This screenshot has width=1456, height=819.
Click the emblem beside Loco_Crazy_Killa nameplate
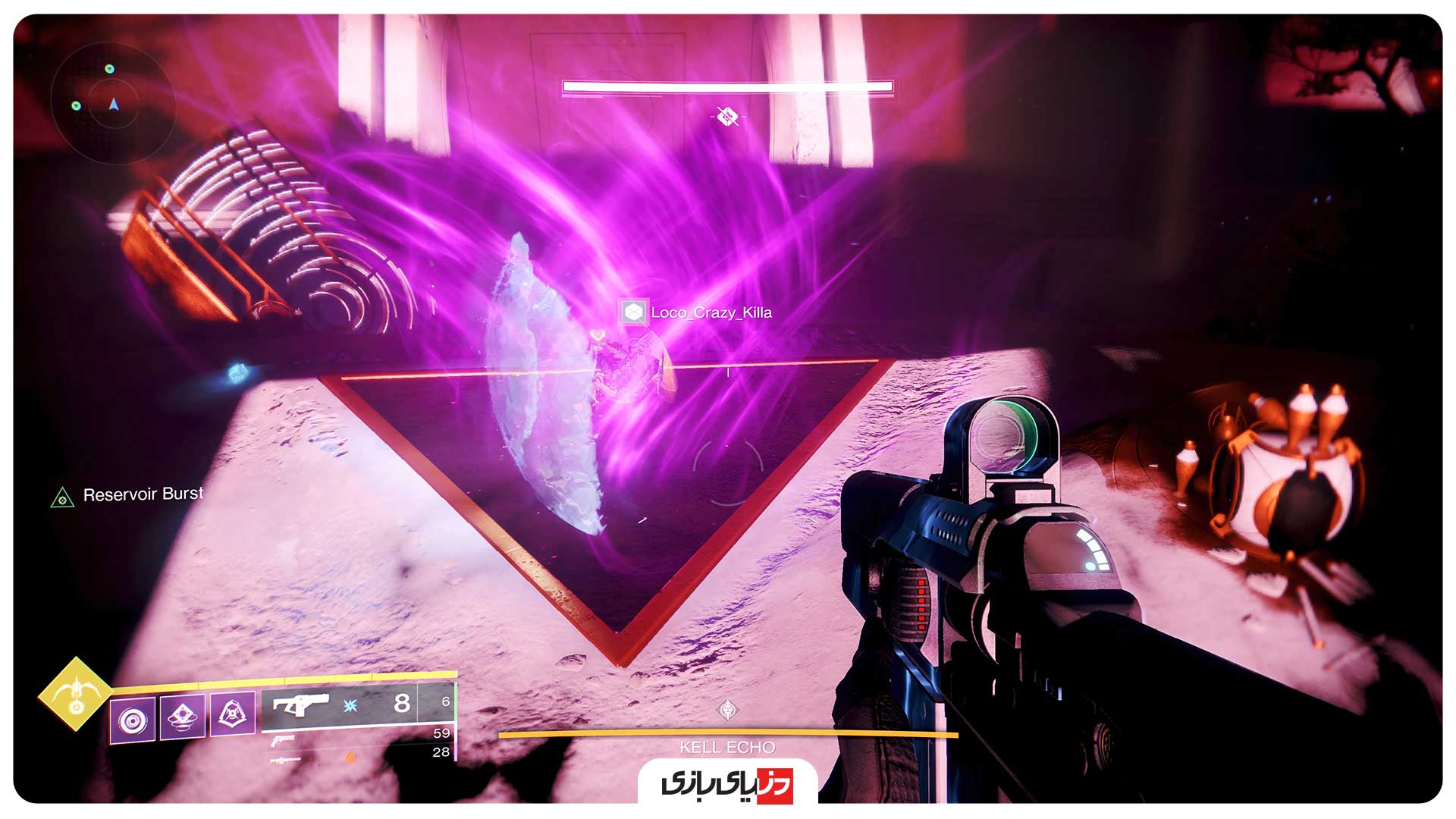[634, 312]
